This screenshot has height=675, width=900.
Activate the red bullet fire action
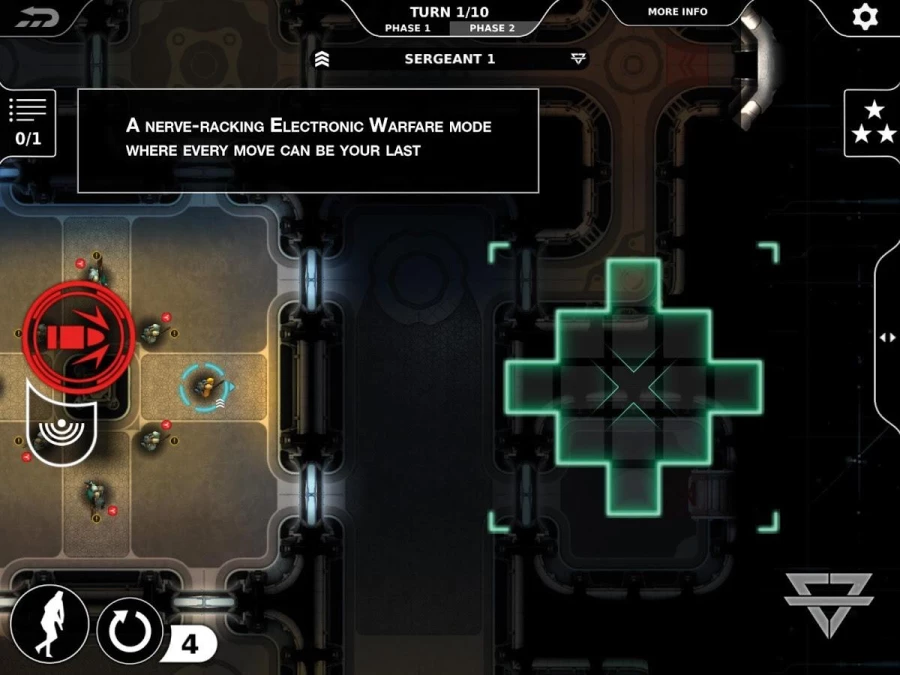pos(78,336)
